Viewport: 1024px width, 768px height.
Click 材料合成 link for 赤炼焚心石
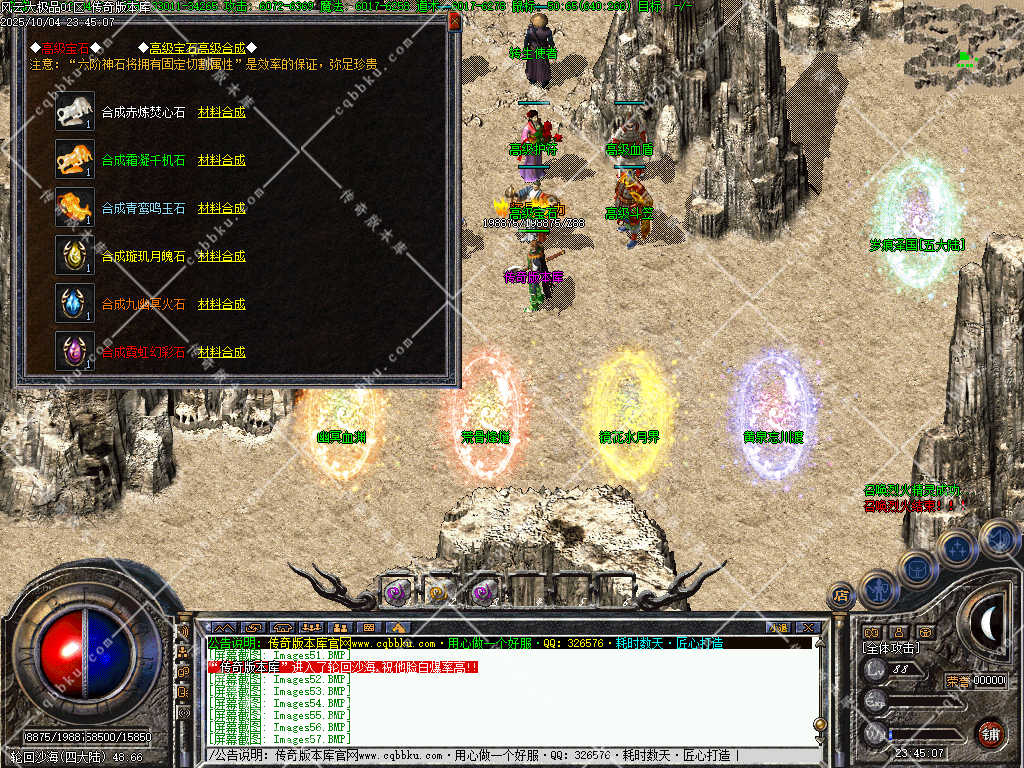click(221, 112)
